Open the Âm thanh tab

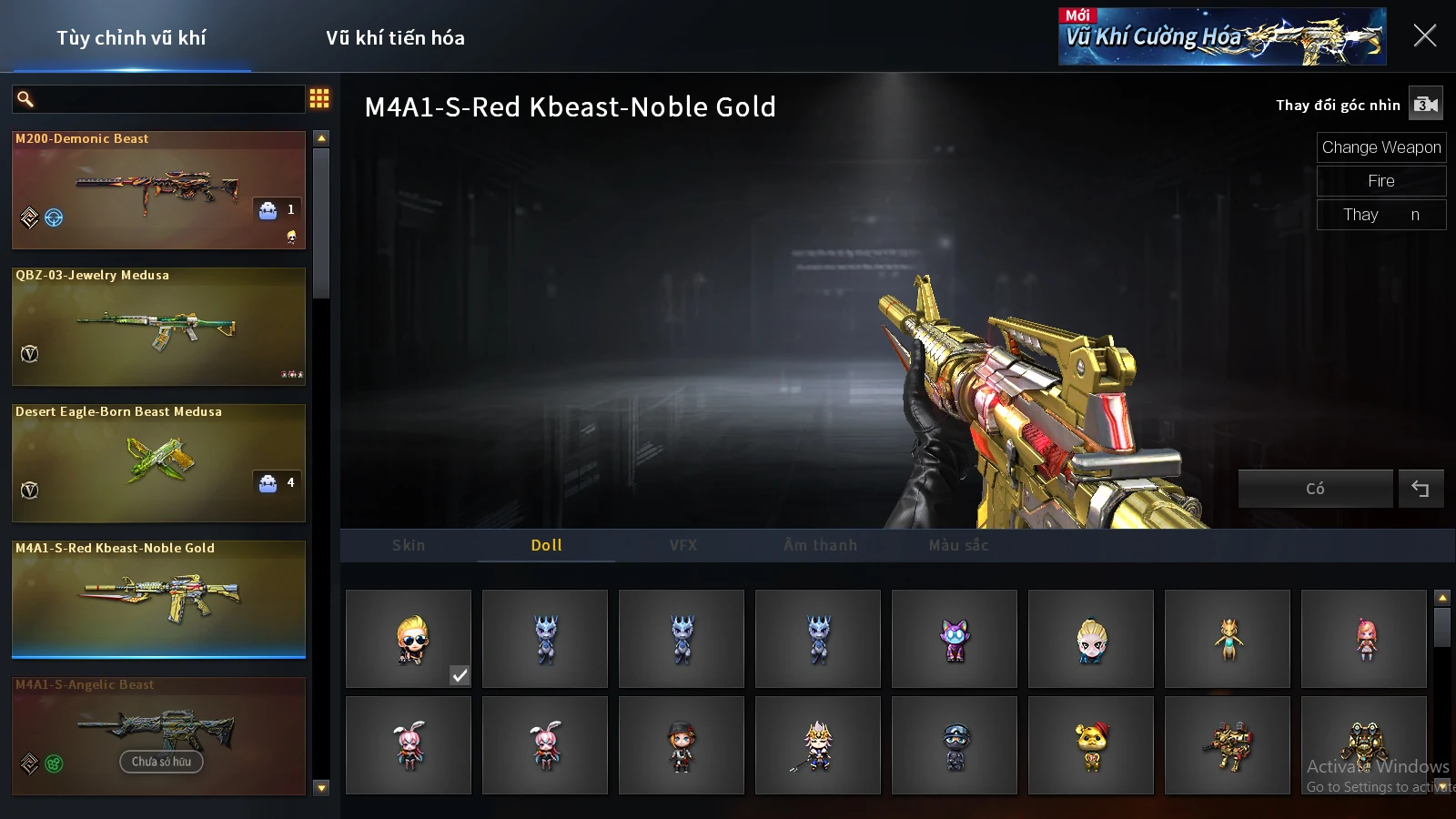pyautogui.click(x=820, y=545)
